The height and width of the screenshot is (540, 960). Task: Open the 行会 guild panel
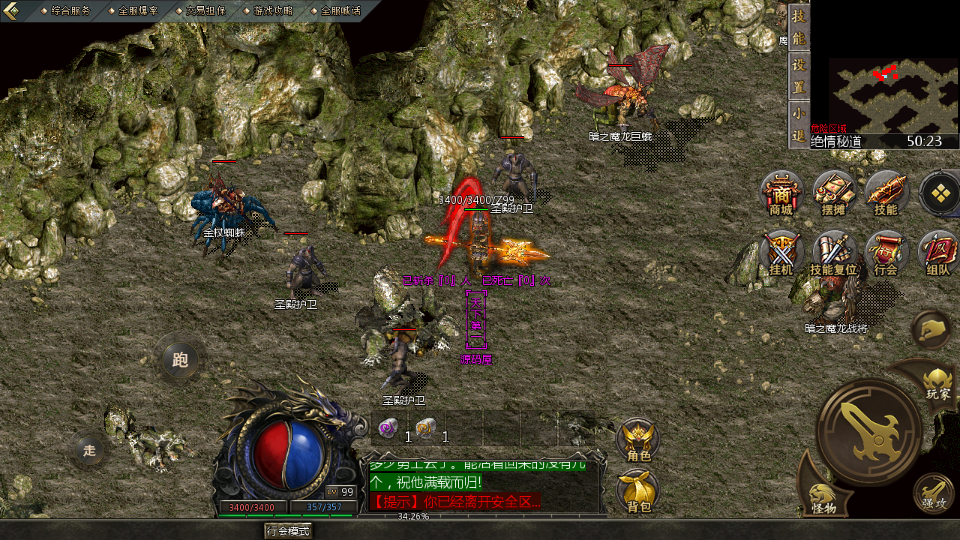pos(886,253)
